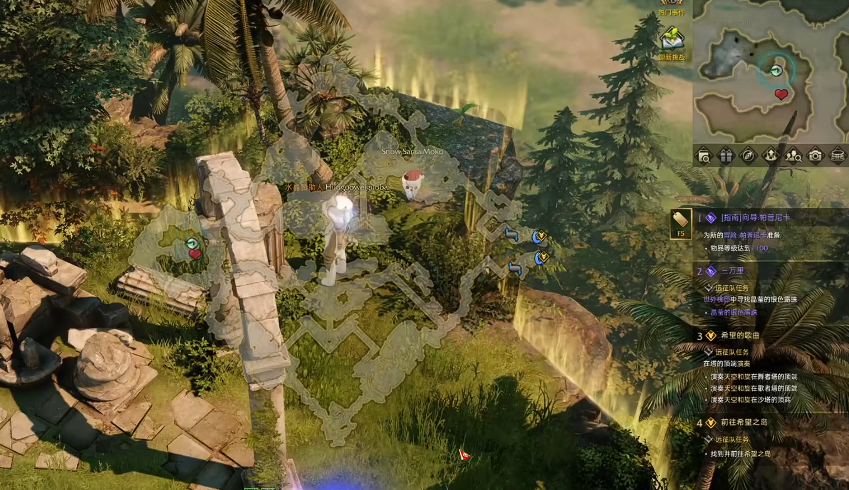Viewport: 849px width, 490px height.
Task: Click the calendar search icon under minimap
Action: pos(704,155)
